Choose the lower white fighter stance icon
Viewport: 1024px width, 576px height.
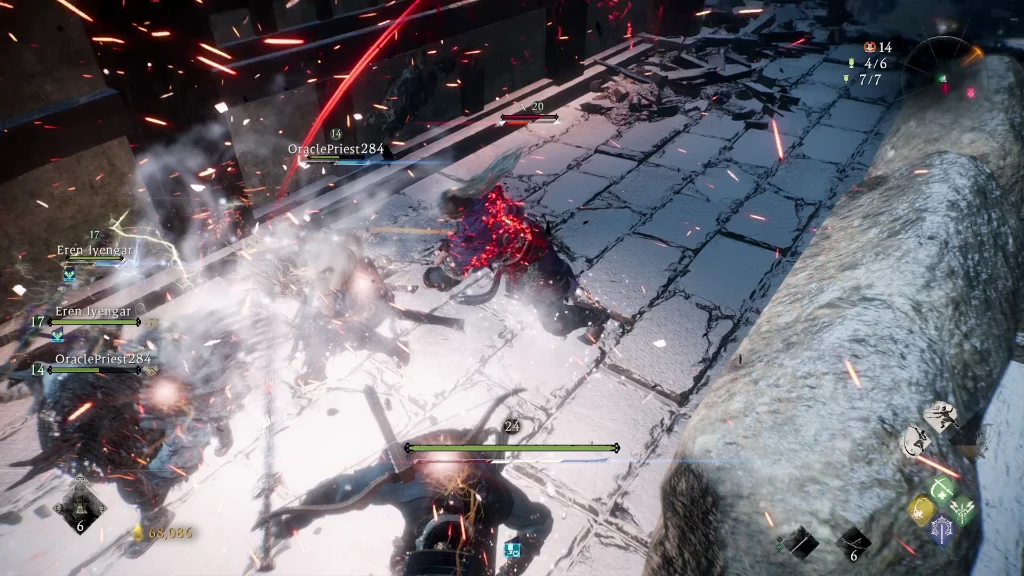(x=914, y=441)
